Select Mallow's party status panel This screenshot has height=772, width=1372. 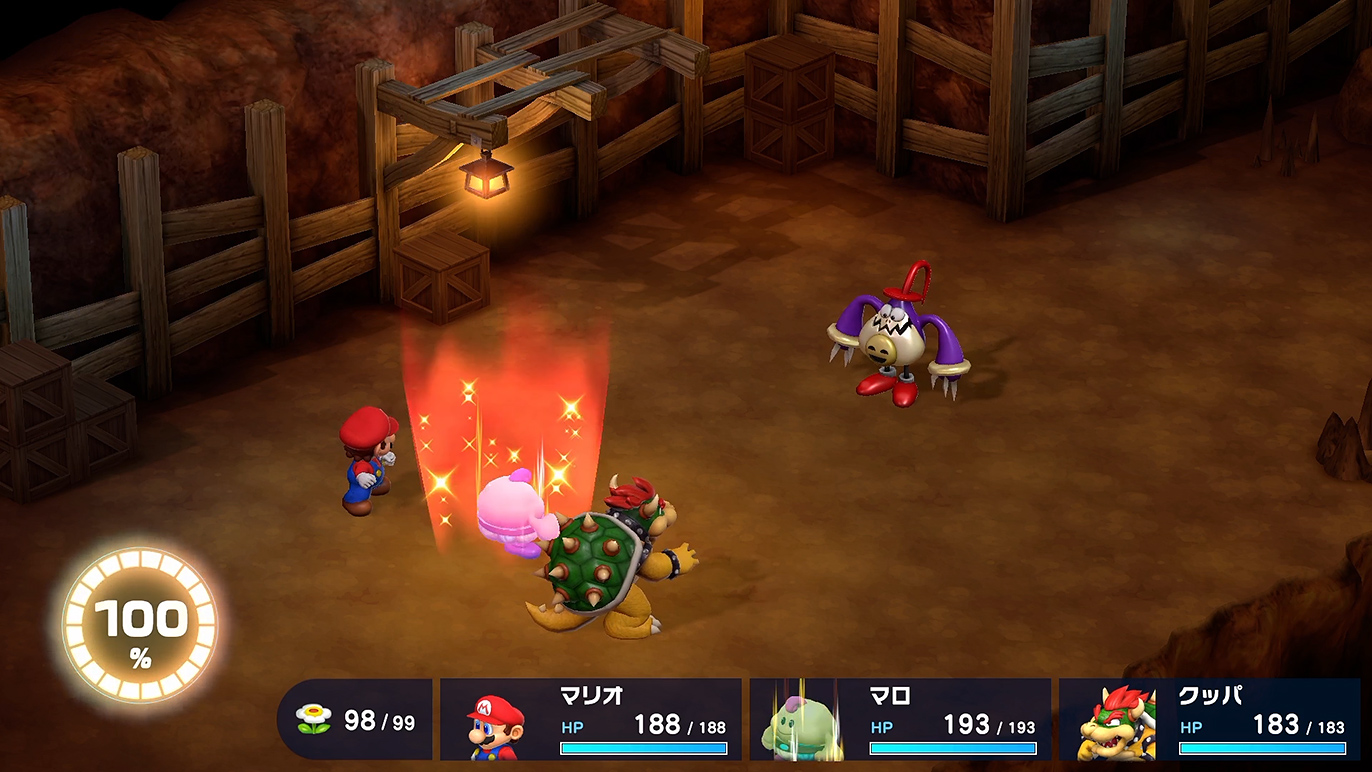(900, 720)
